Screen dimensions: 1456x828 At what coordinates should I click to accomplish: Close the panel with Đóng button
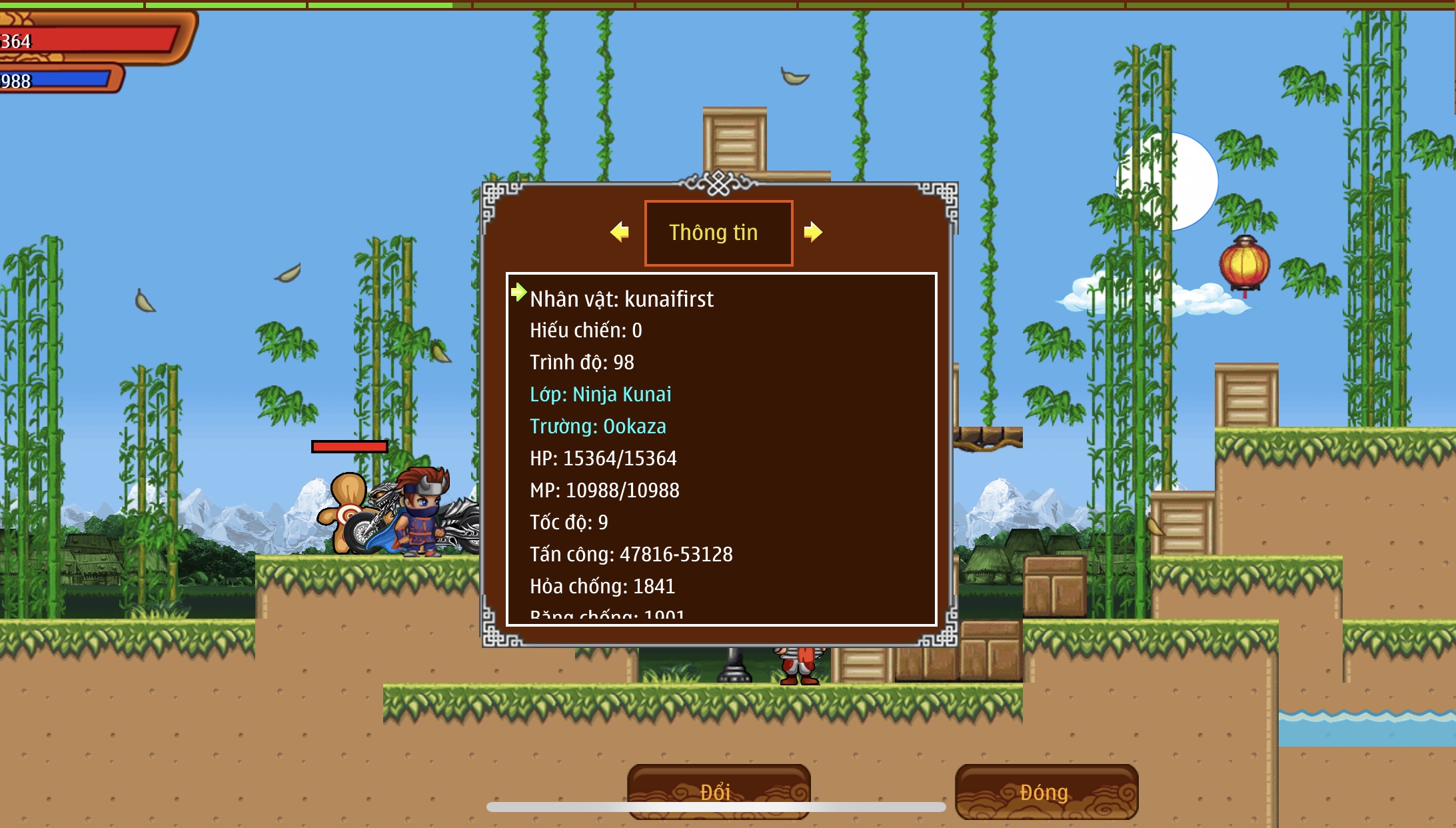[x=1046, y=791]
